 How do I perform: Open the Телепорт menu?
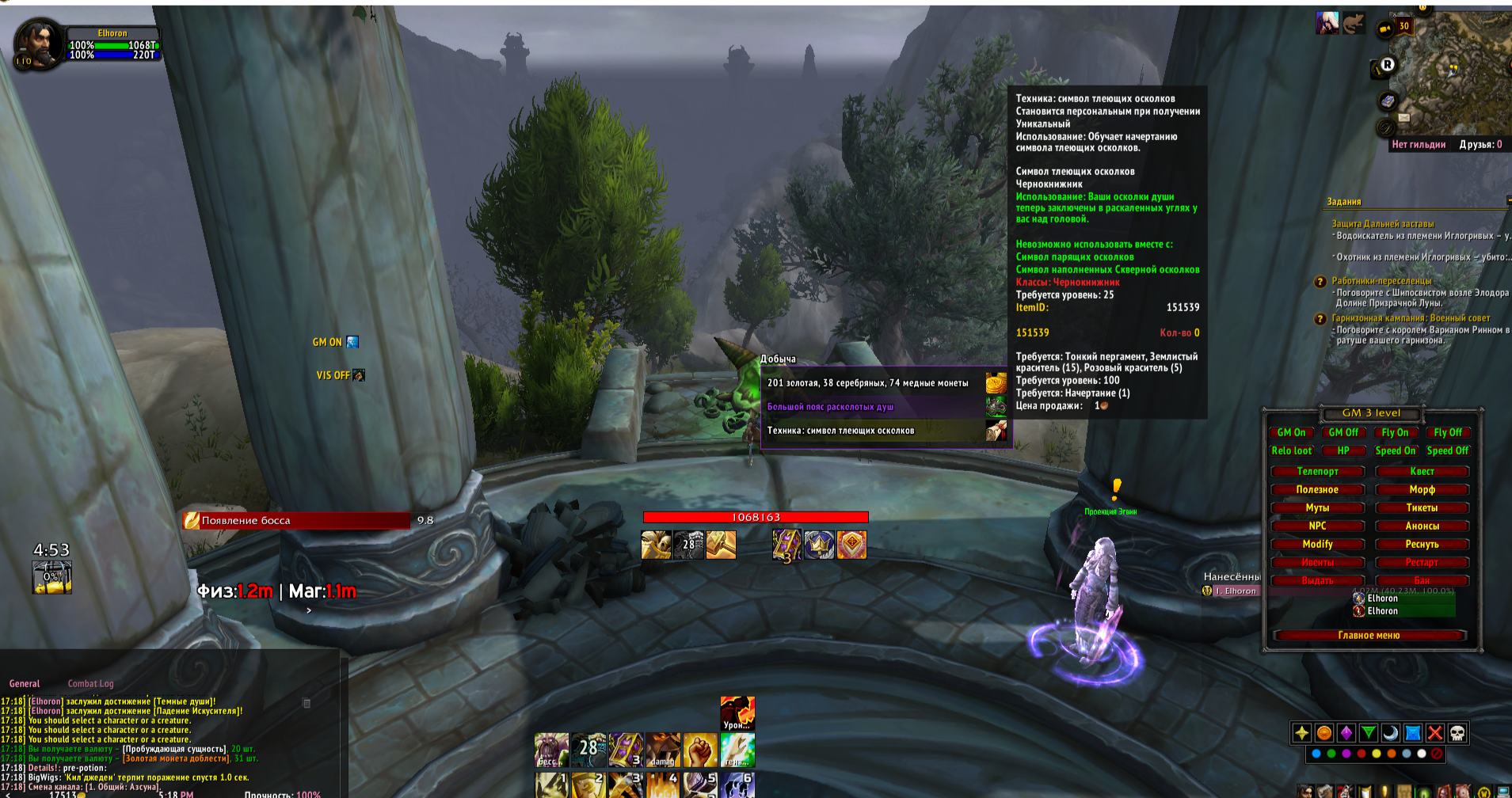pos(1317,471)
